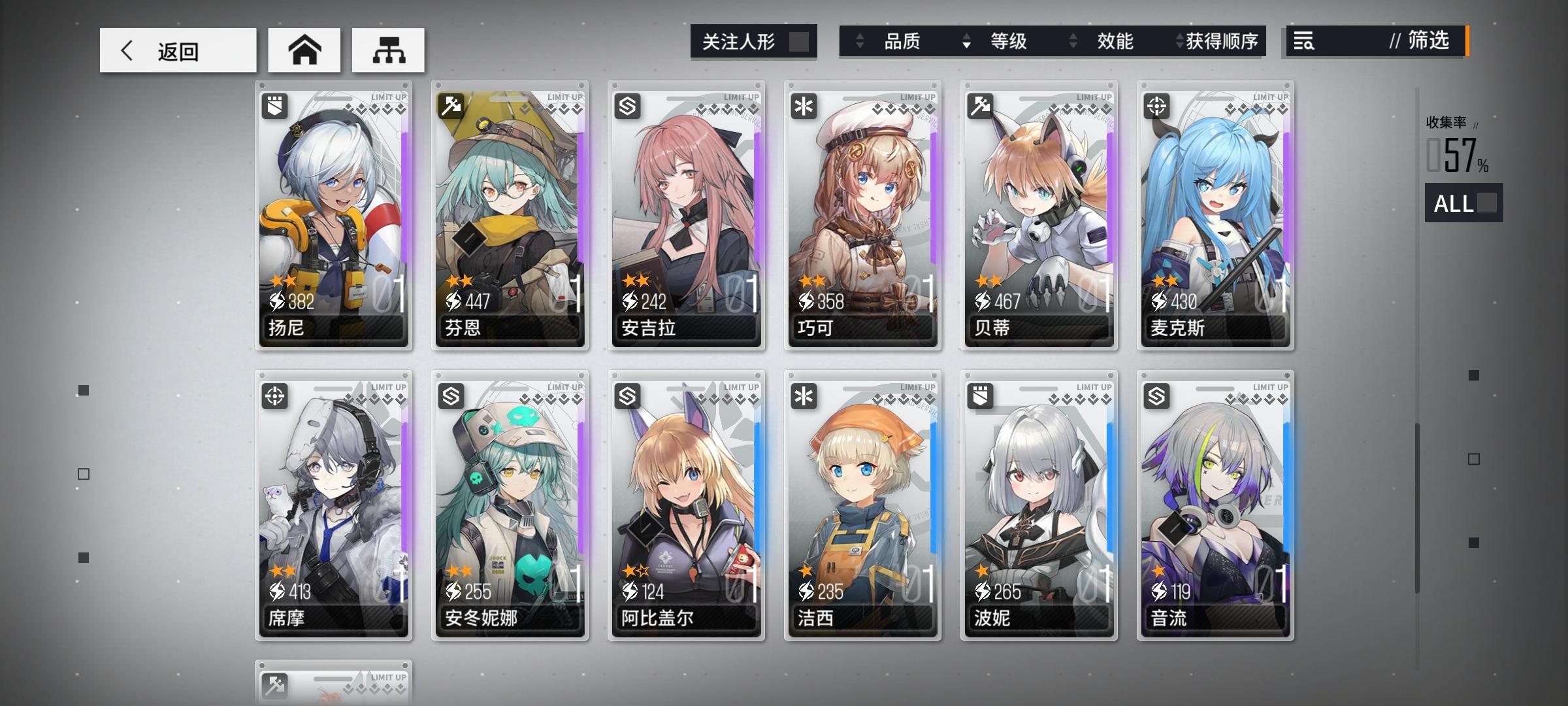
Task: Open the filter panel via the filter list icon
Action: (1303, 42)
